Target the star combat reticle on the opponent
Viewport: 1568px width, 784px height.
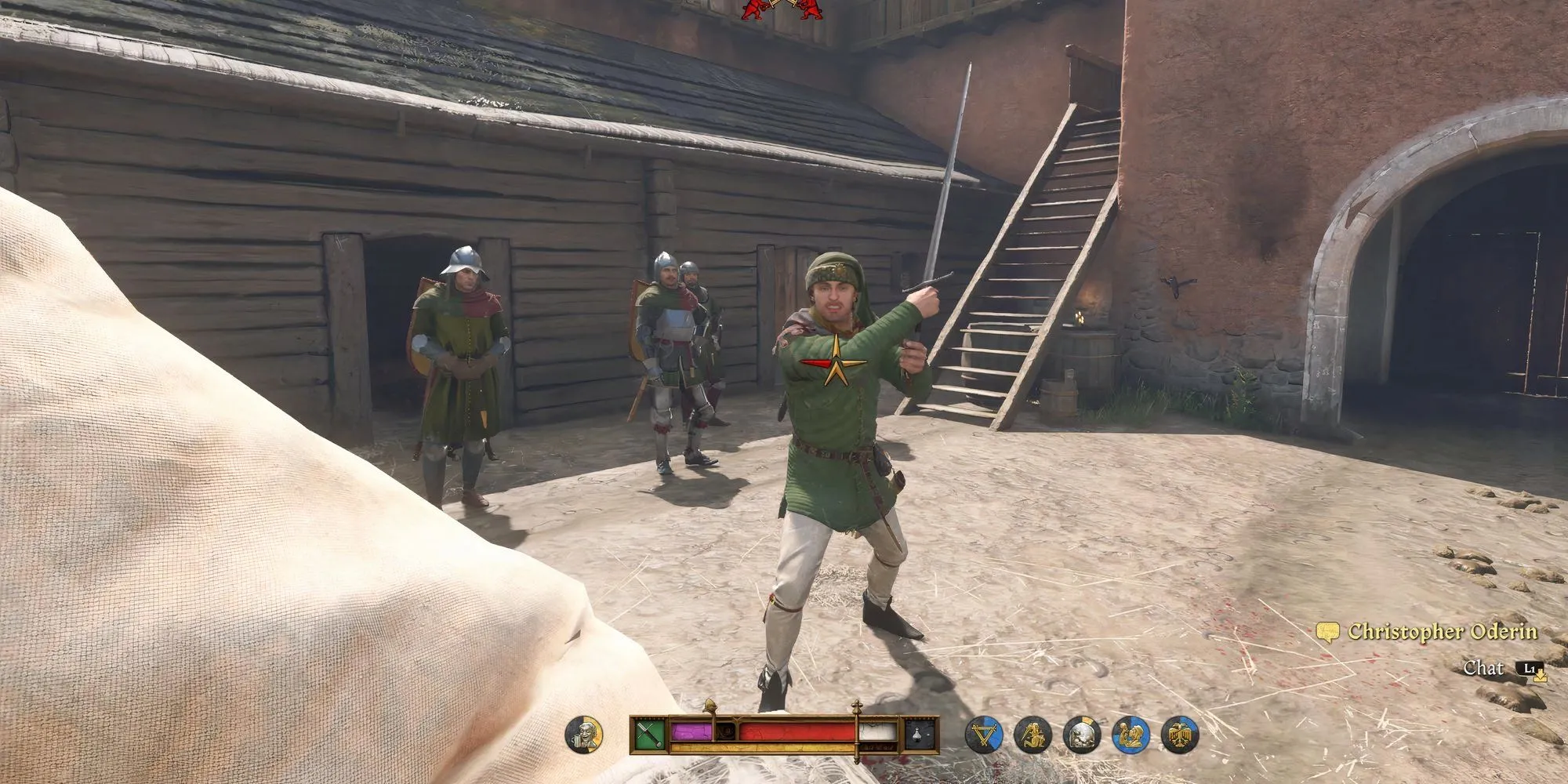point(834,361)
